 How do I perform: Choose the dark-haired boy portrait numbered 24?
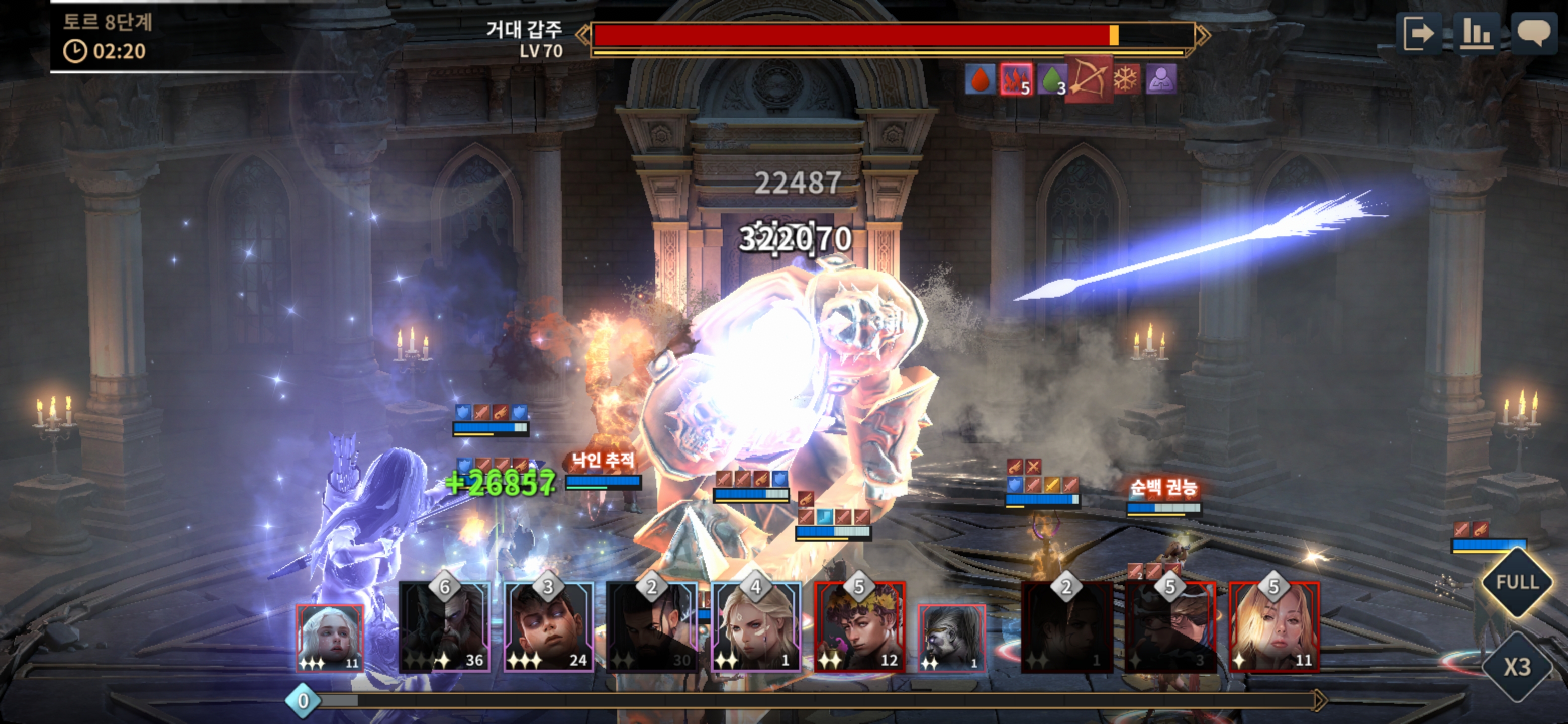pos(548,627)
